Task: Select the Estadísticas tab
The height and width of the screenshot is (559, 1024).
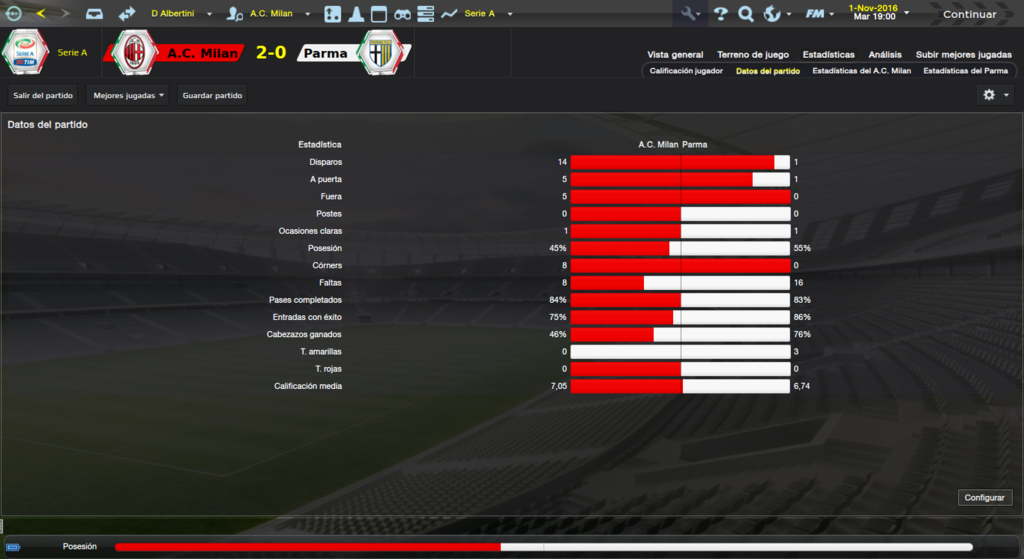Action: click(828, 55)
